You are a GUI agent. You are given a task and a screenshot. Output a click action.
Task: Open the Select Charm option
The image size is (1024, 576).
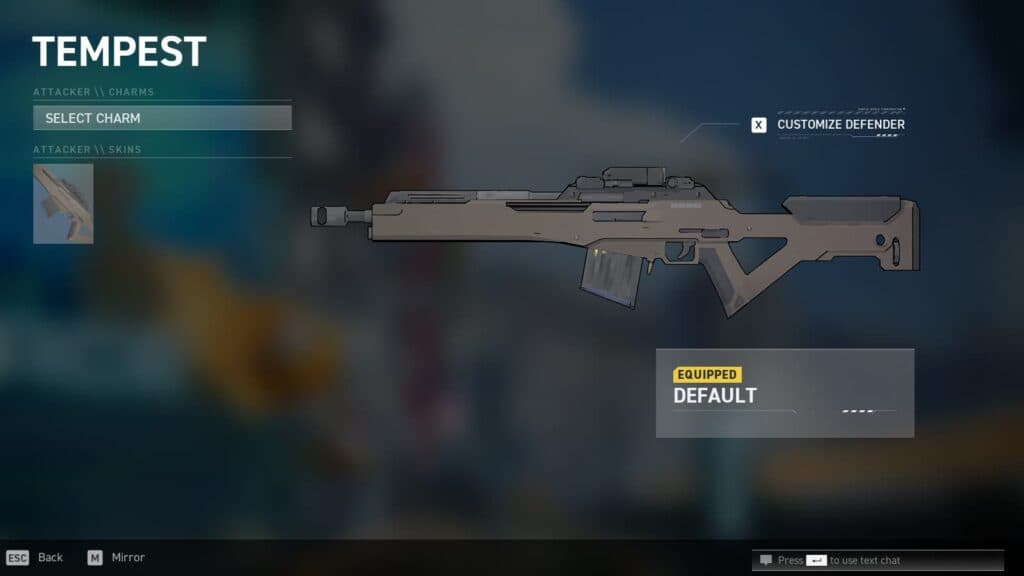tap(162, 118)
